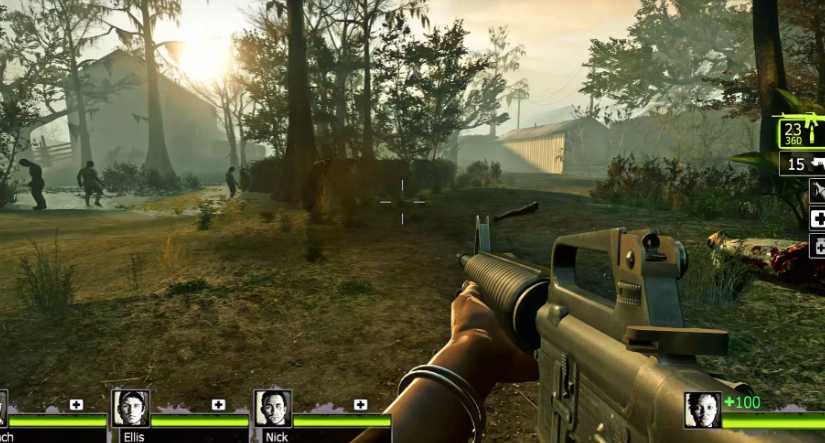
Task: Select the first aid kit slot
Action: pyautogui.click(x=817, y=218)
